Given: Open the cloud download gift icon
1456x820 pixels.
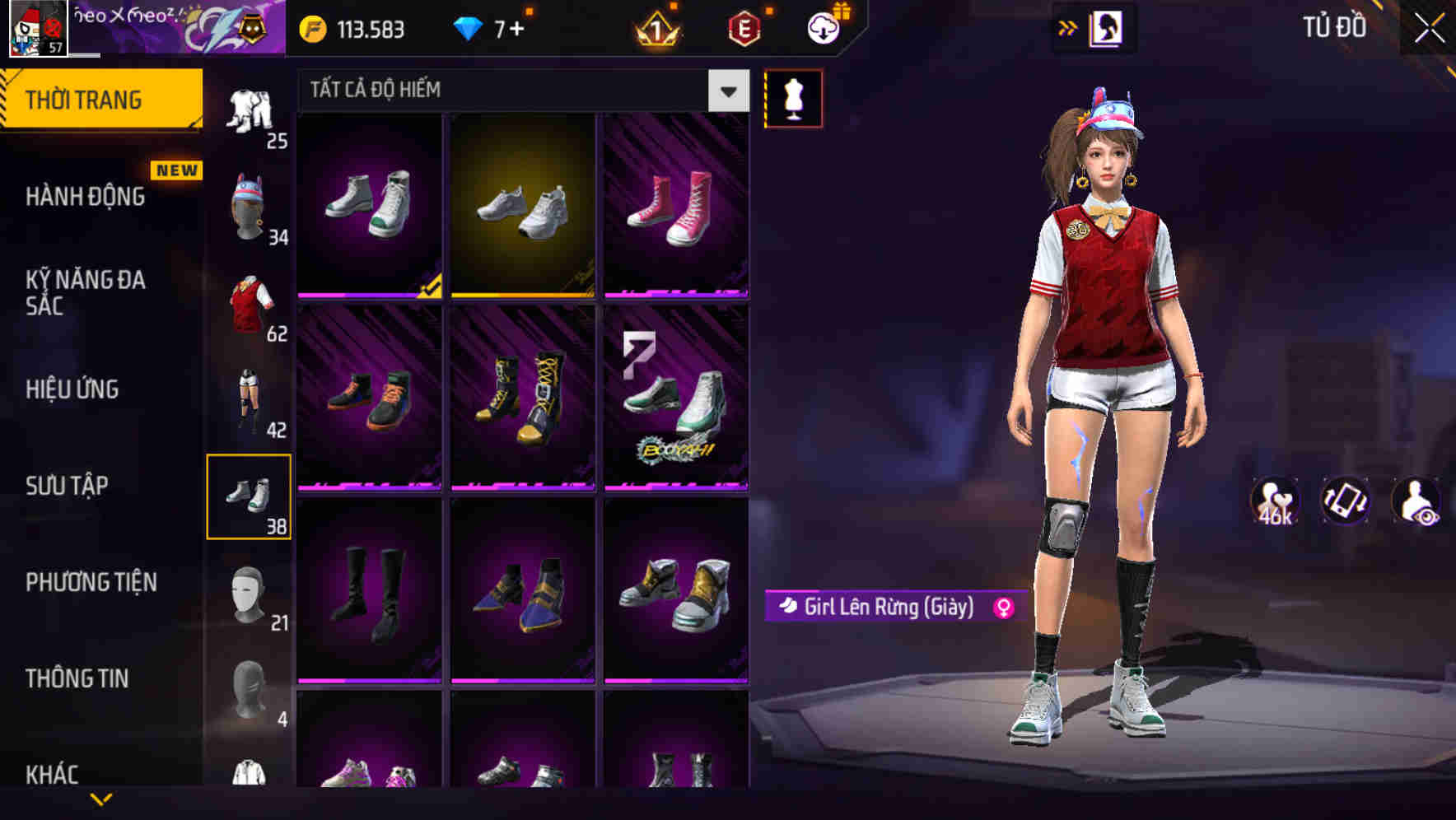Looking at the screenshot, I should click(x=824, y=28).
